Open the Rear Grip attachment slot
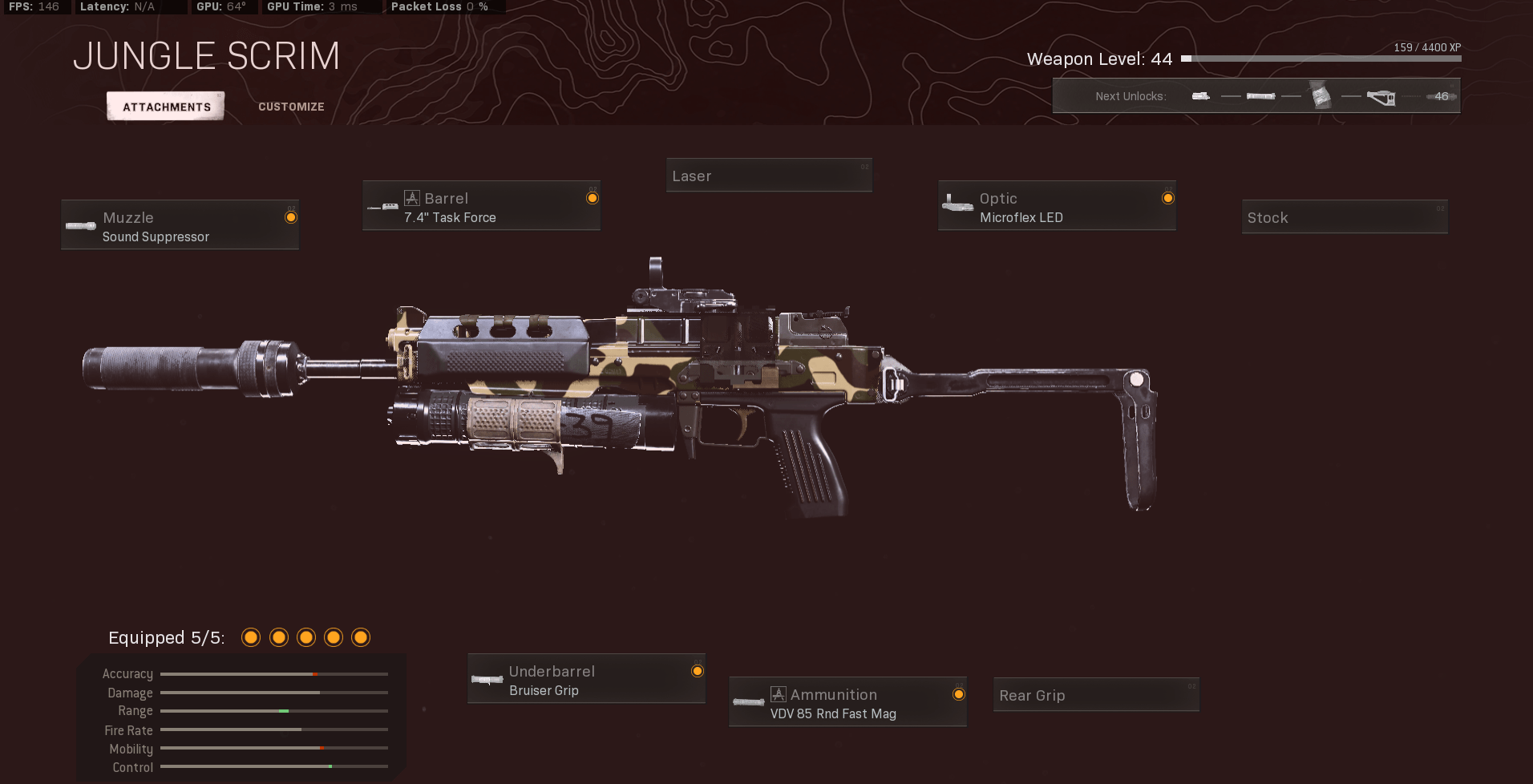The width and height of the screenshot is (1533, 784). (x=1095, y=694)
